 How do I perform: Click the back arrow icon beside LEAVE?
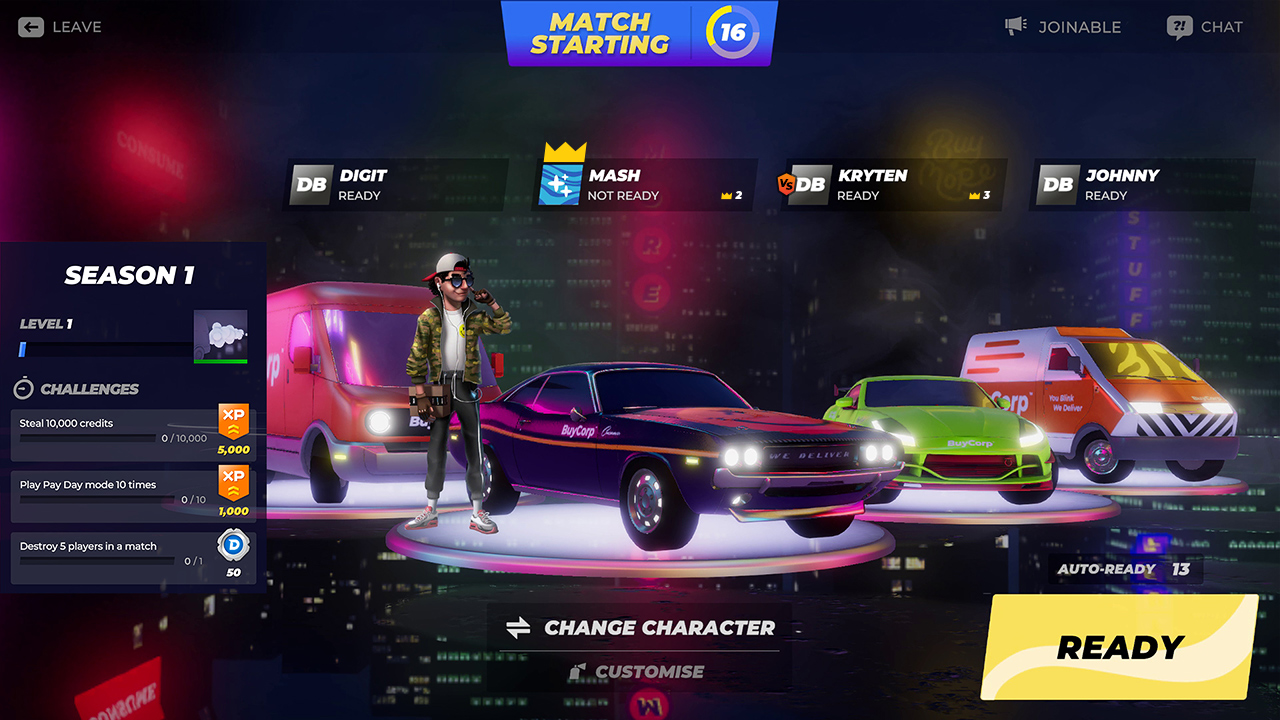[x=29, y=27]
